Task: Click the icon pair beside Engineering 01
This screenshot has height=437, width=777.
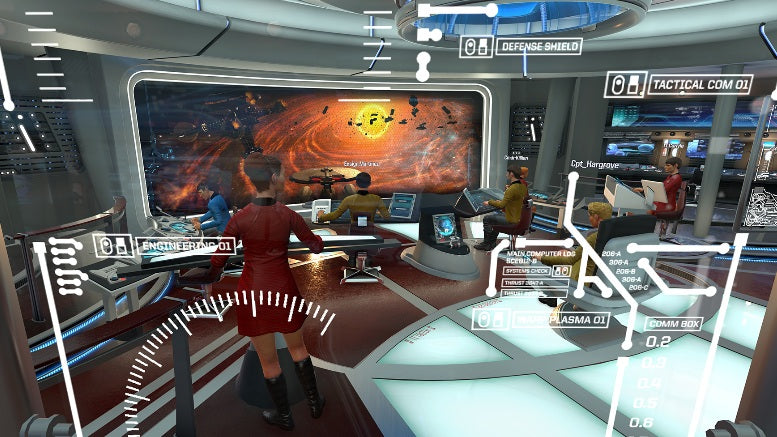Action: 114,245
